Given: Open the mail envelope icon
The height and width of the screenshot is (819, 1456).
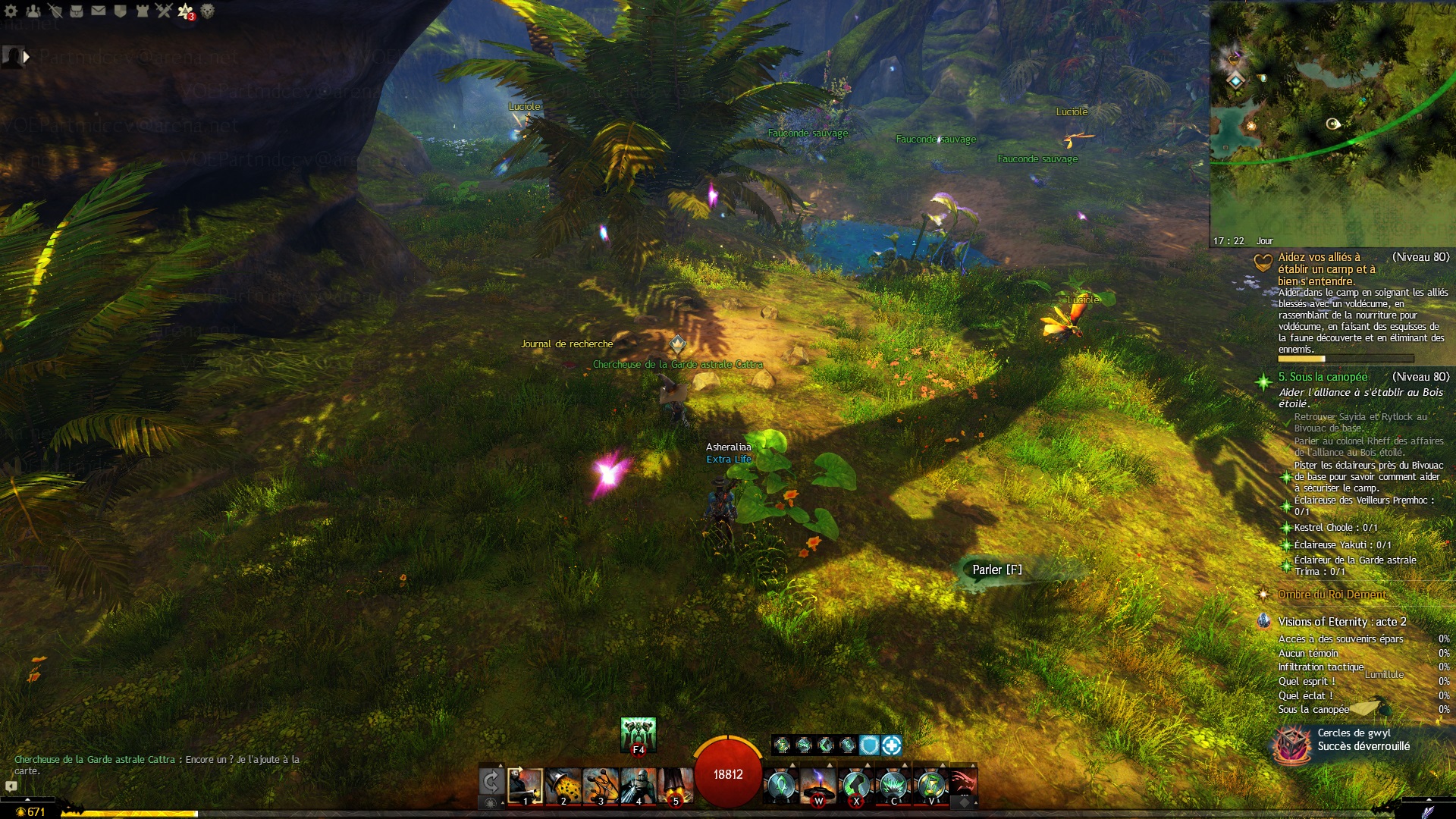Looking at the screenshot, I should 99,11.
